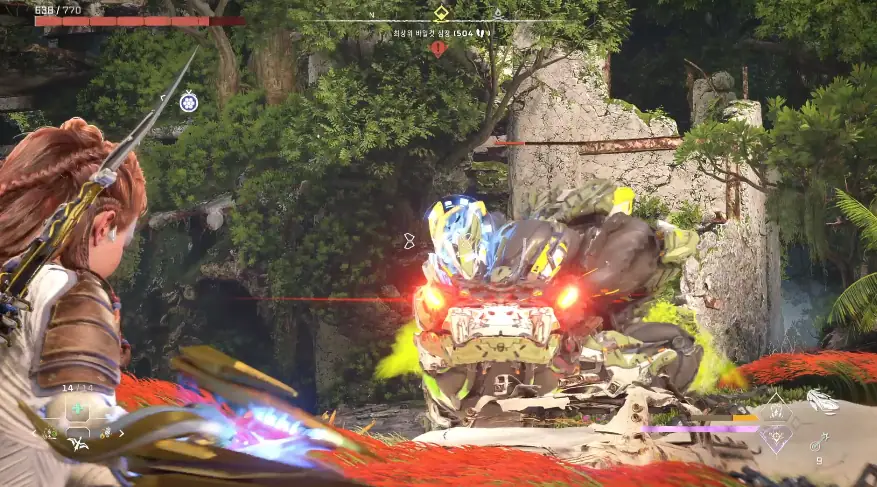The image size is (877, 487).
Task: Open the tracked quest objective text
Action: coord(438,32)
